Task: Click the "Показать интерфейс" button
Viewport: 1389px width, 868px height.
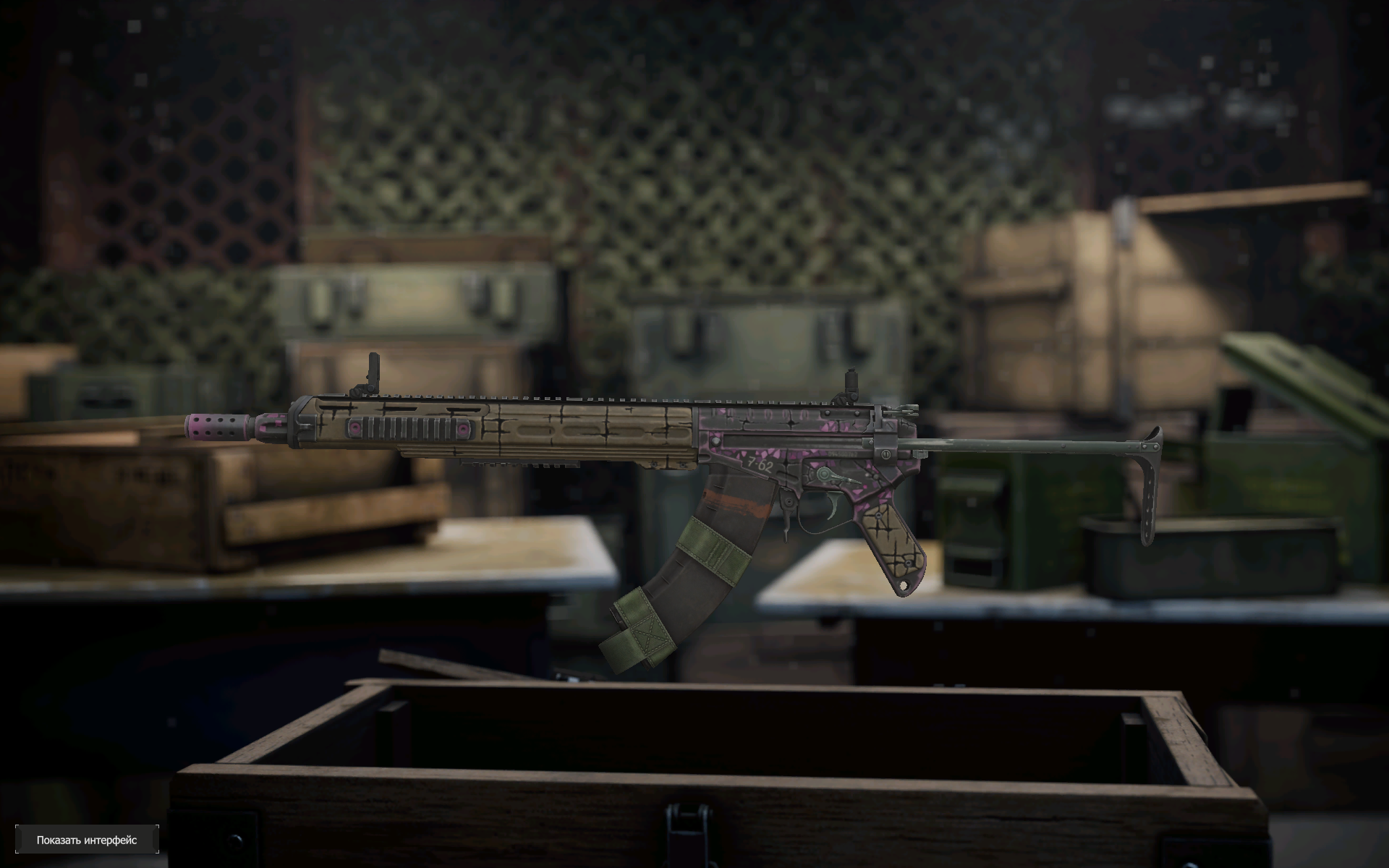Action: point(87,840)
